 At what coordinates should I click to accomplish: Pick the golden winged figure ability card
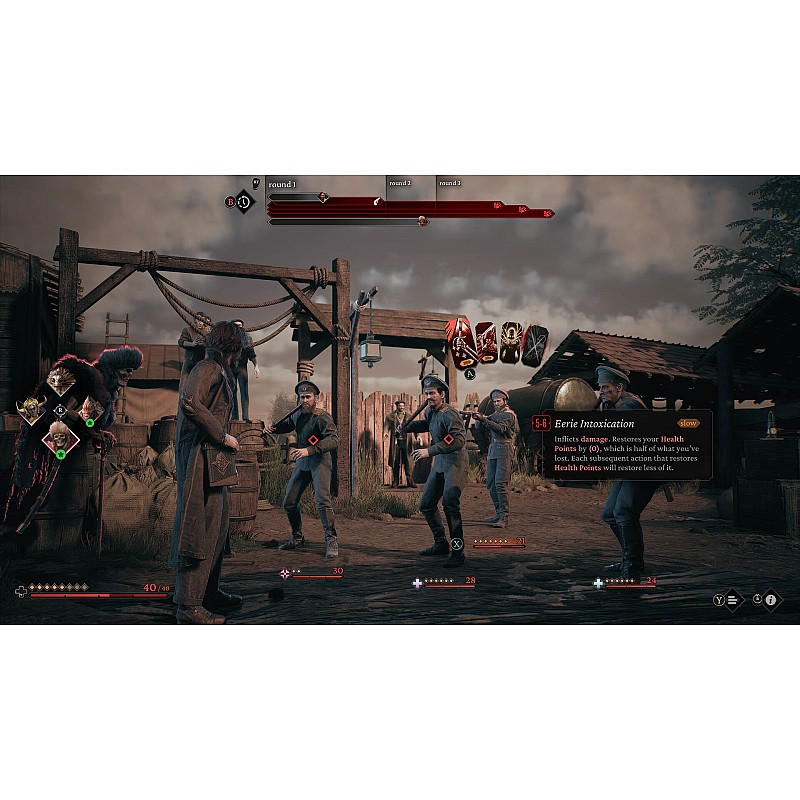[511, 343]
